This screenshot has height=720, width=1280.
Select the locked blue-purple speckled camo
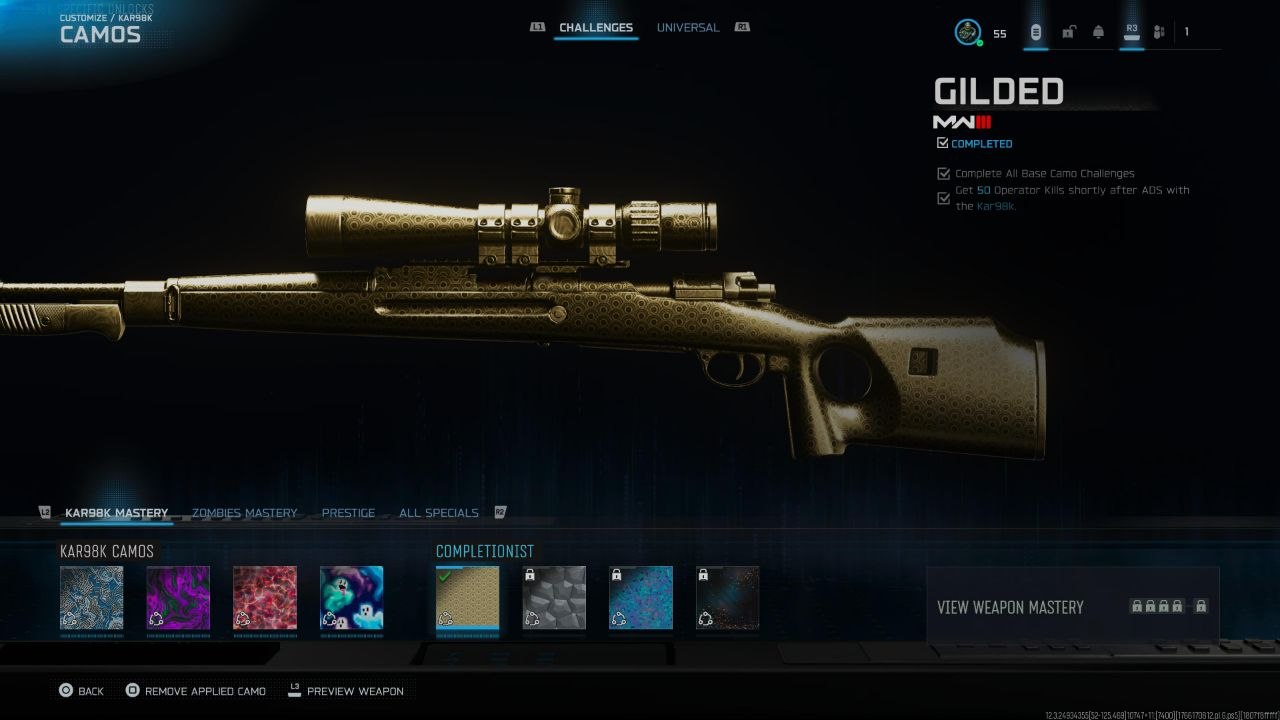tap(641, 598)
